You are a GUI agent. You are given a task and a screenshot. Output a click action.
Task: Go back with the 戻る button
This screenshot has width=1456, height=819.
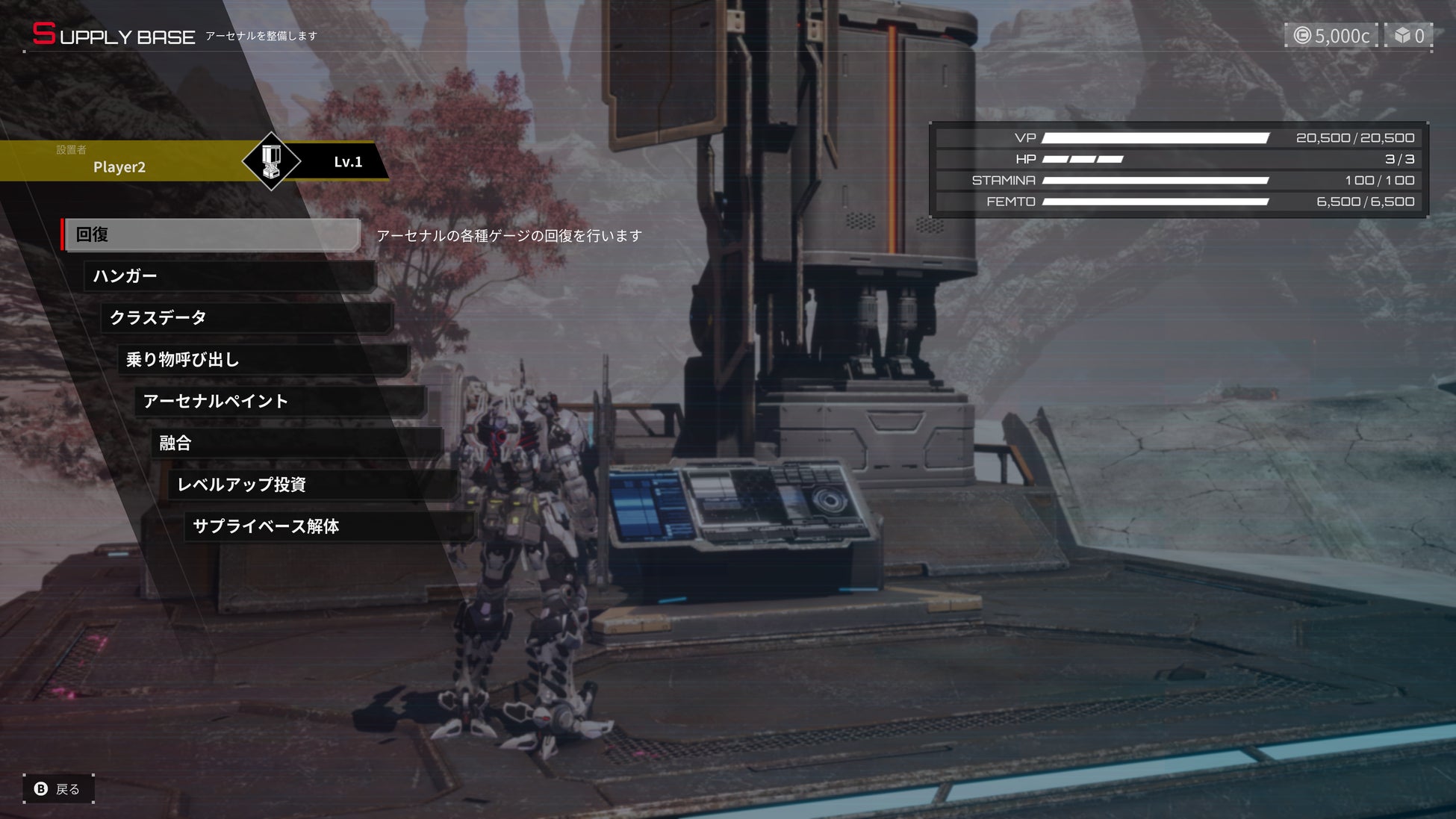click(58, 789)
